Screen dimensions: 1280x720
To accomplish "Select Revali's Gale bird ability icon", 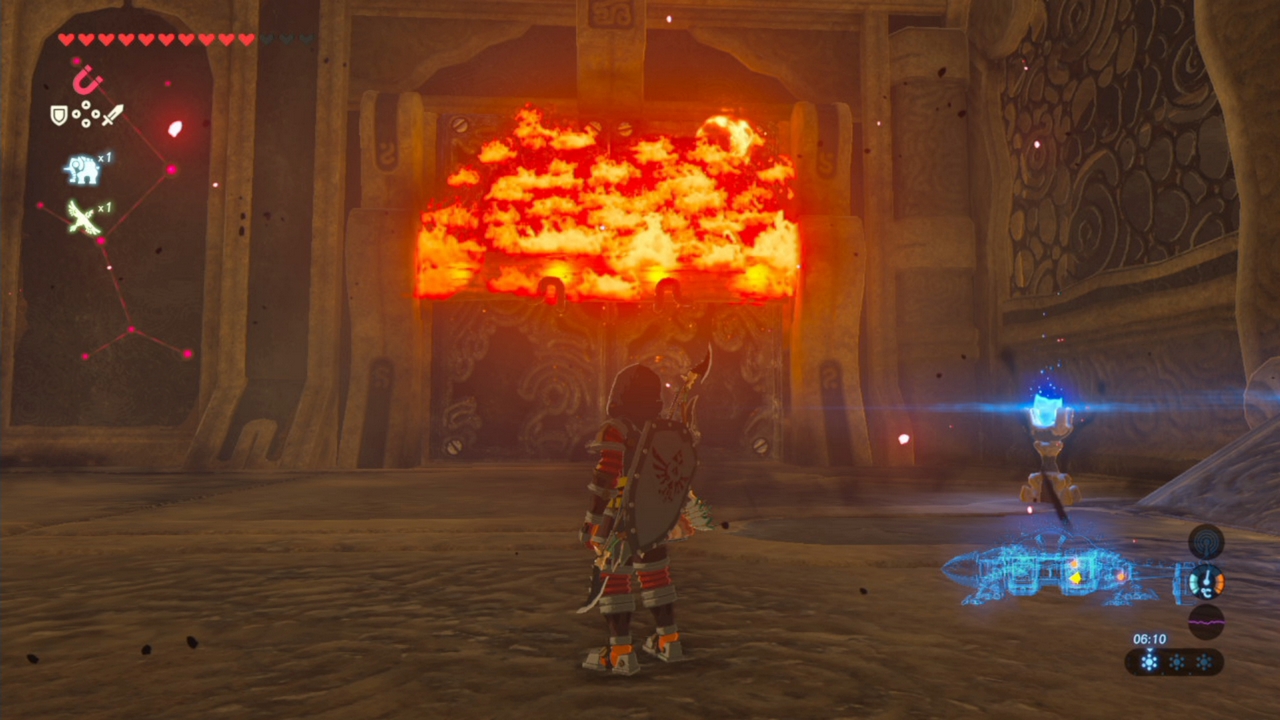I will pyautogui.click(x=82, y=219).
